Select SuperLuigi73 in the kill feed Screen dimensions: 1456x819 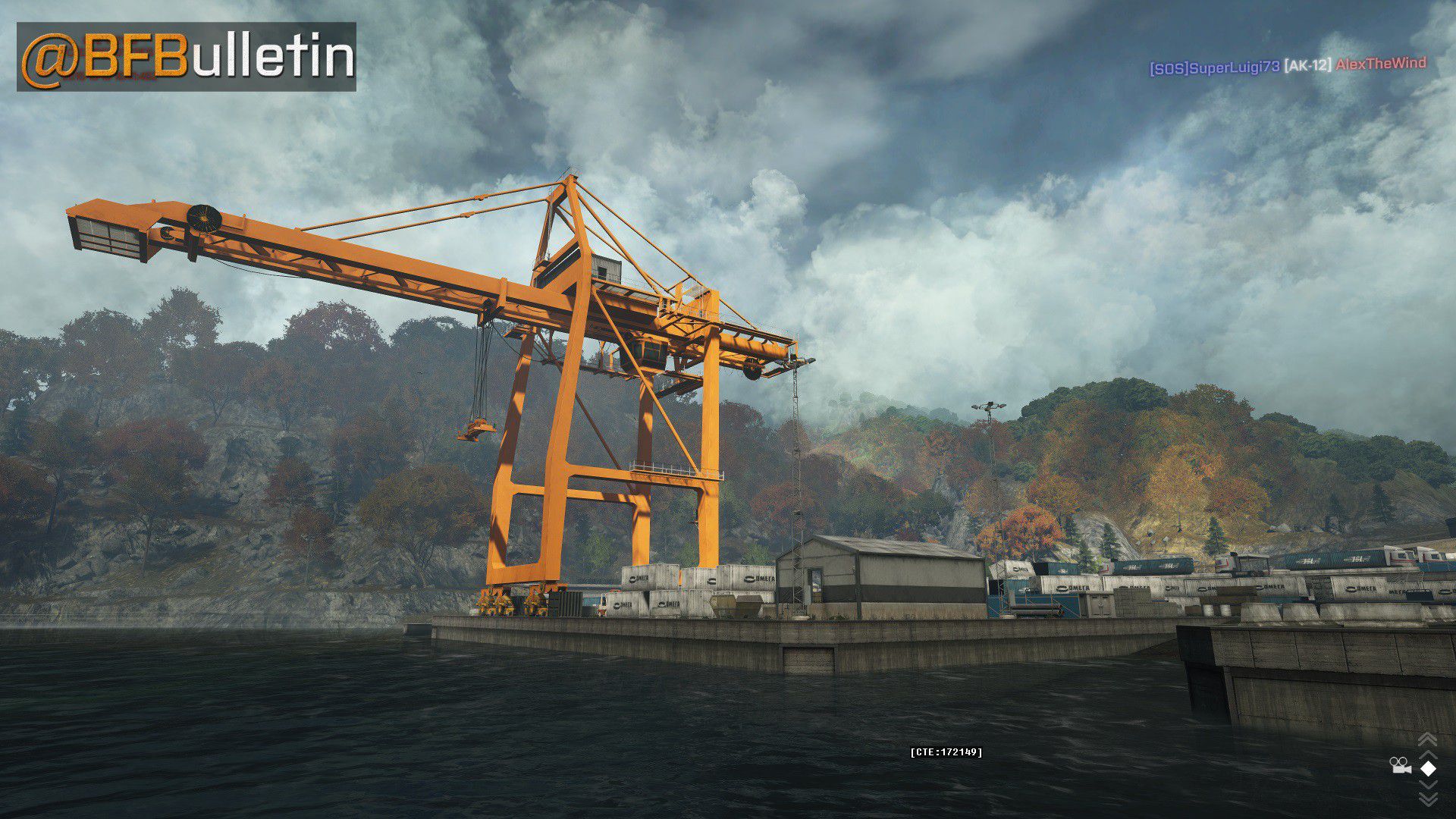click(1215, 68)
